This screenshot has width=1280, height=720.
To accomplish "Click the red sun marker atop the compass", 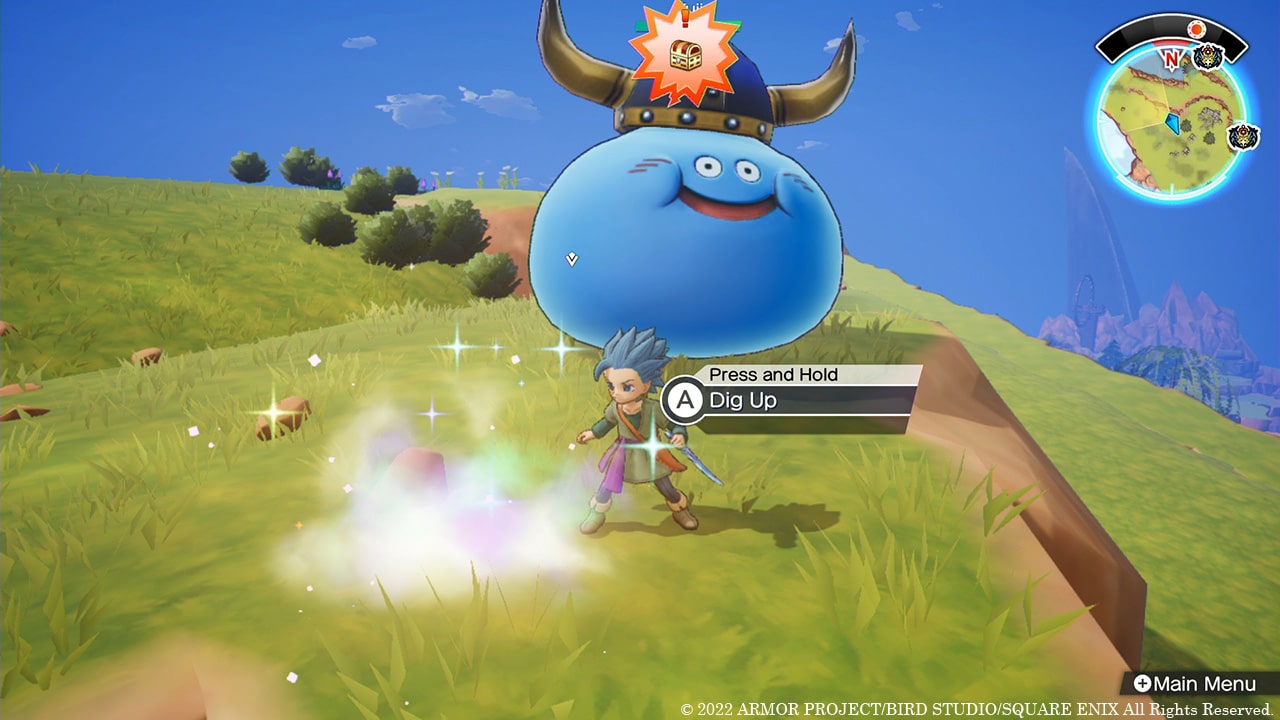I will 1197,28.
